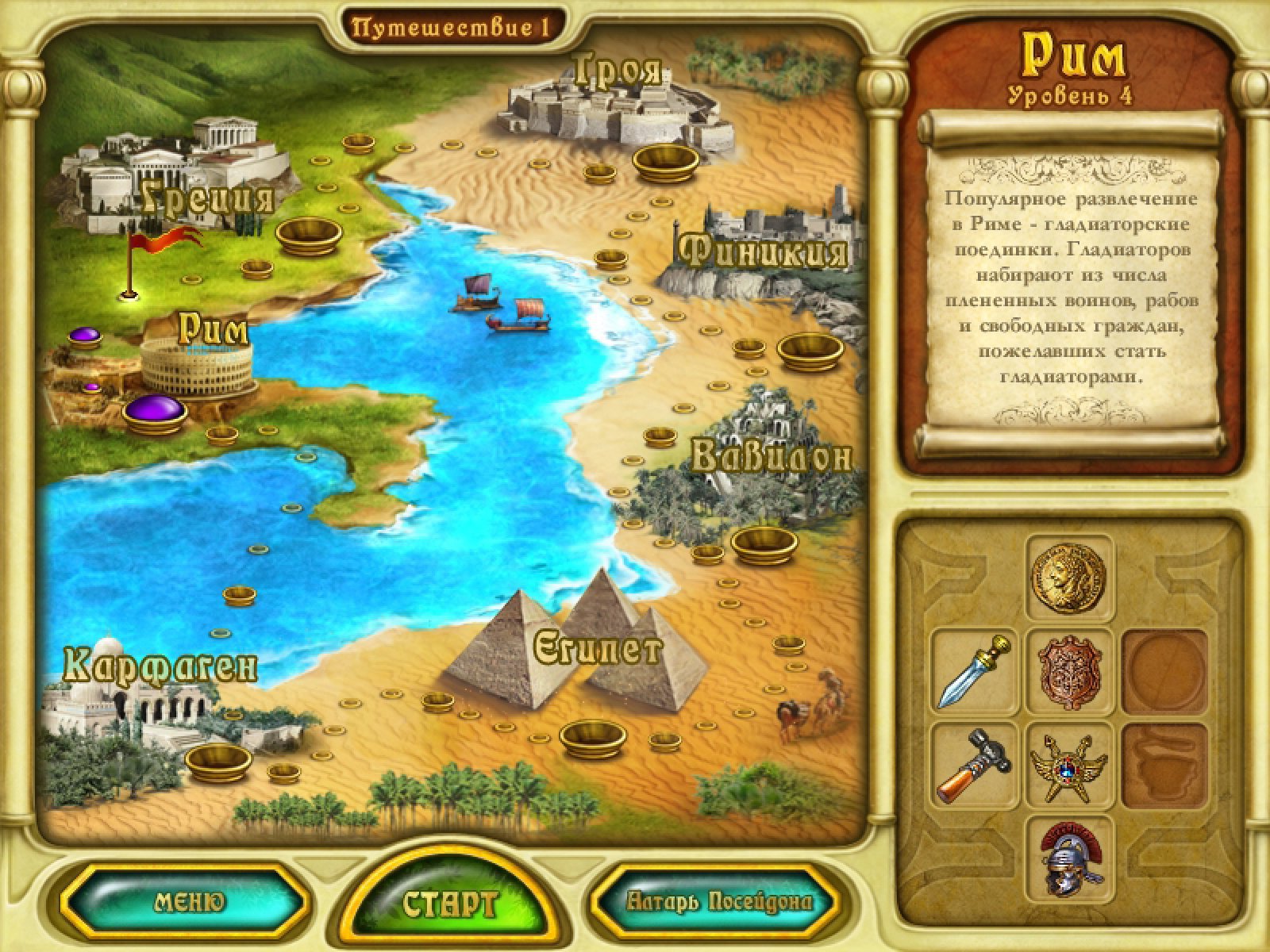Select the jeweled winged emblem artifact

pyautogui.click(x=1069, y=763)
